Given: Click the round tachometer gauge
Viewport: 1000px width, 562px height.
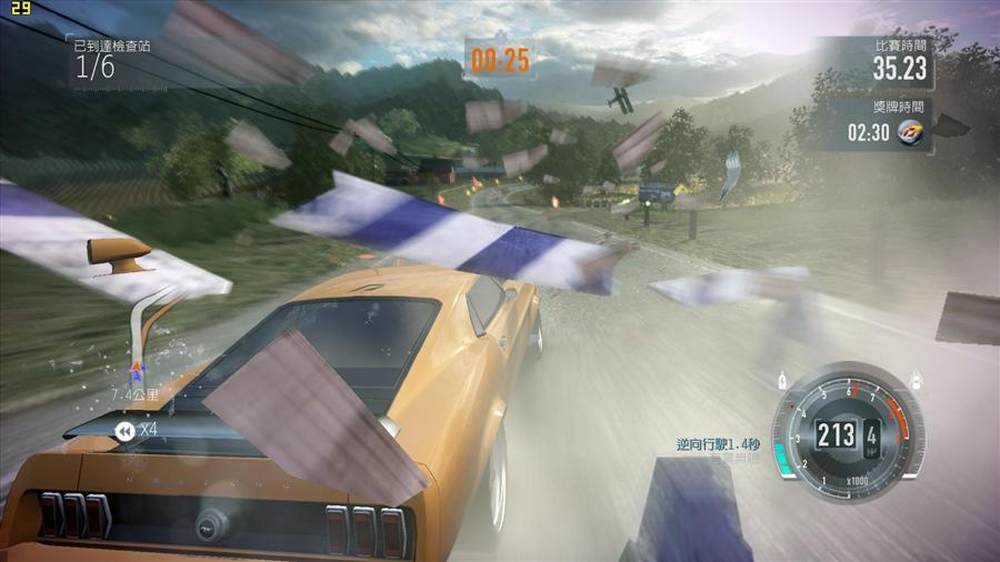Looking at the screenshot, I should 847,433.
